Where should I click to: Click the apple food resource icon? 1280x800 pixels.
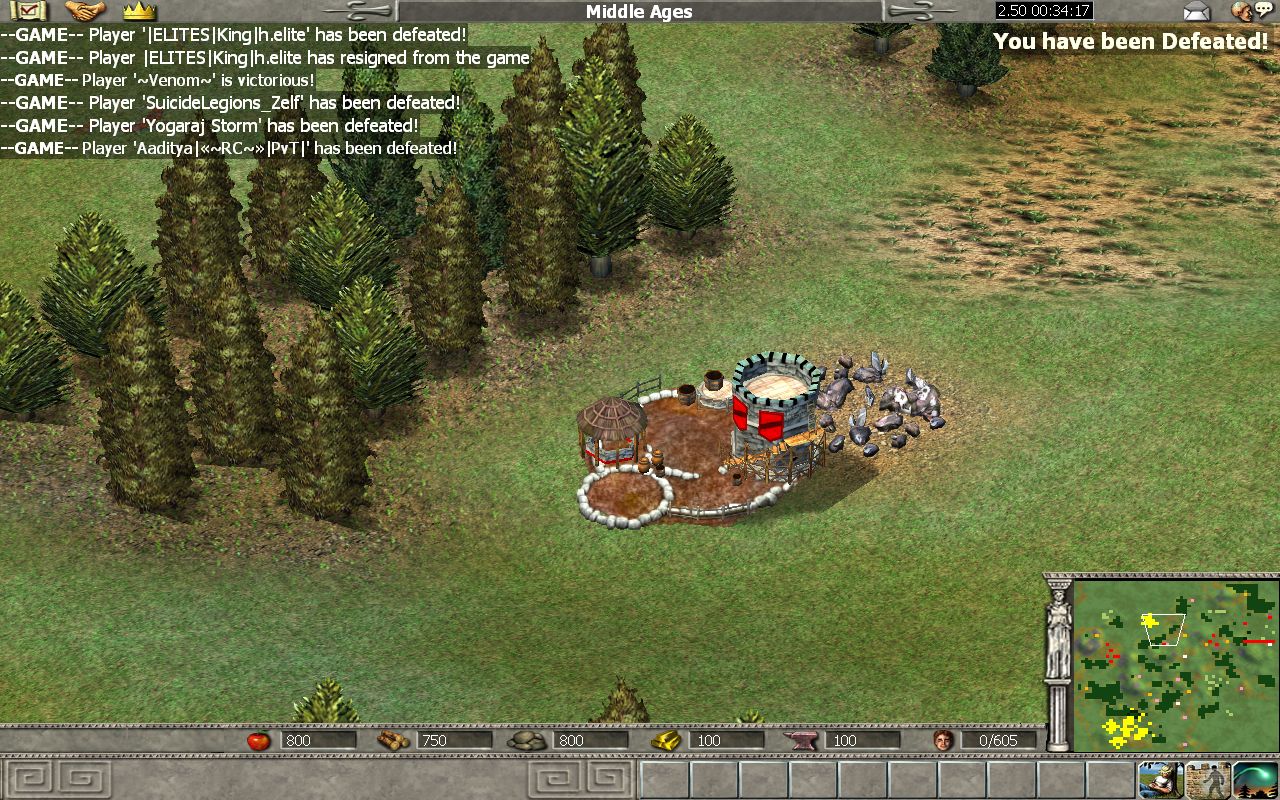pyautogui.click(x=259, y=741)
